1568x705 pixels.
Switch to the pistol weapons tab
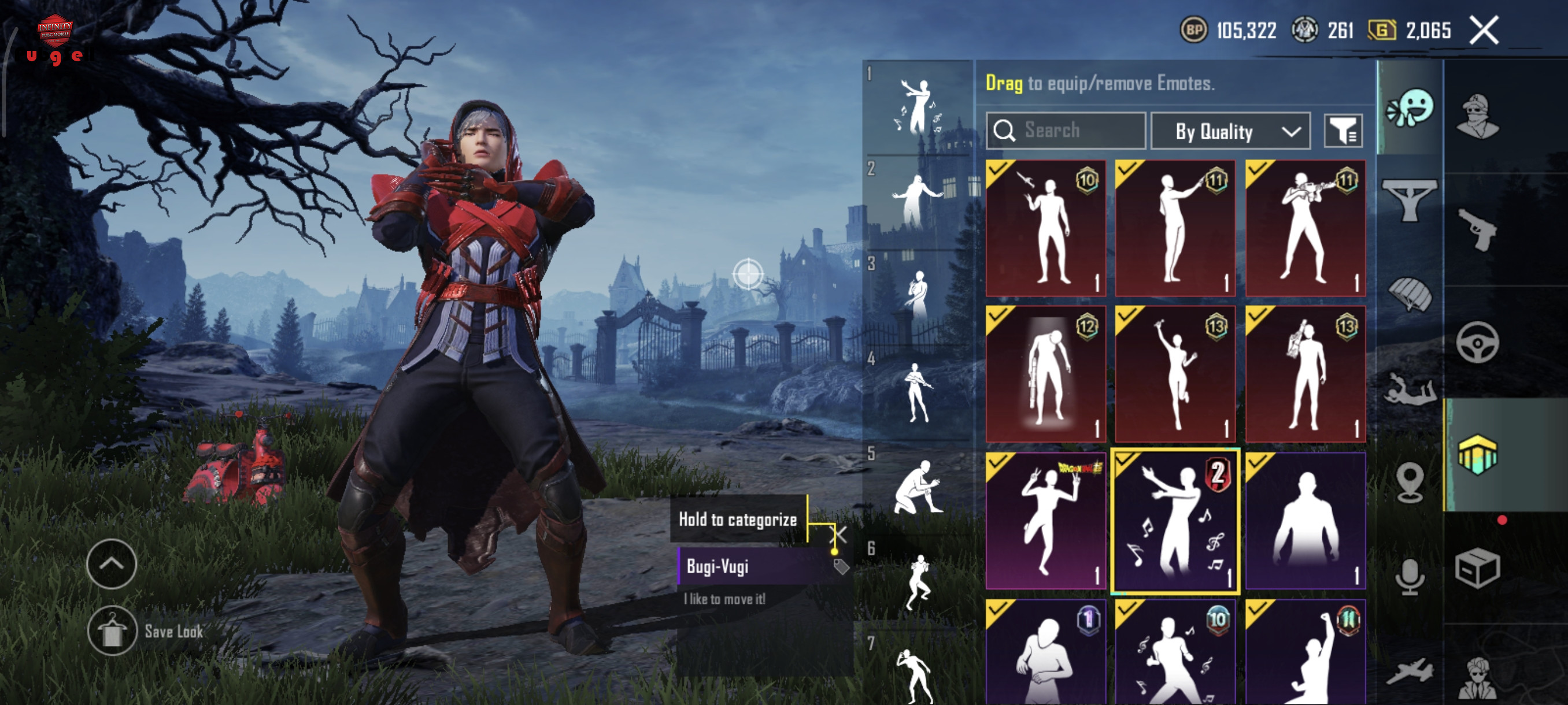[1477, 229]
